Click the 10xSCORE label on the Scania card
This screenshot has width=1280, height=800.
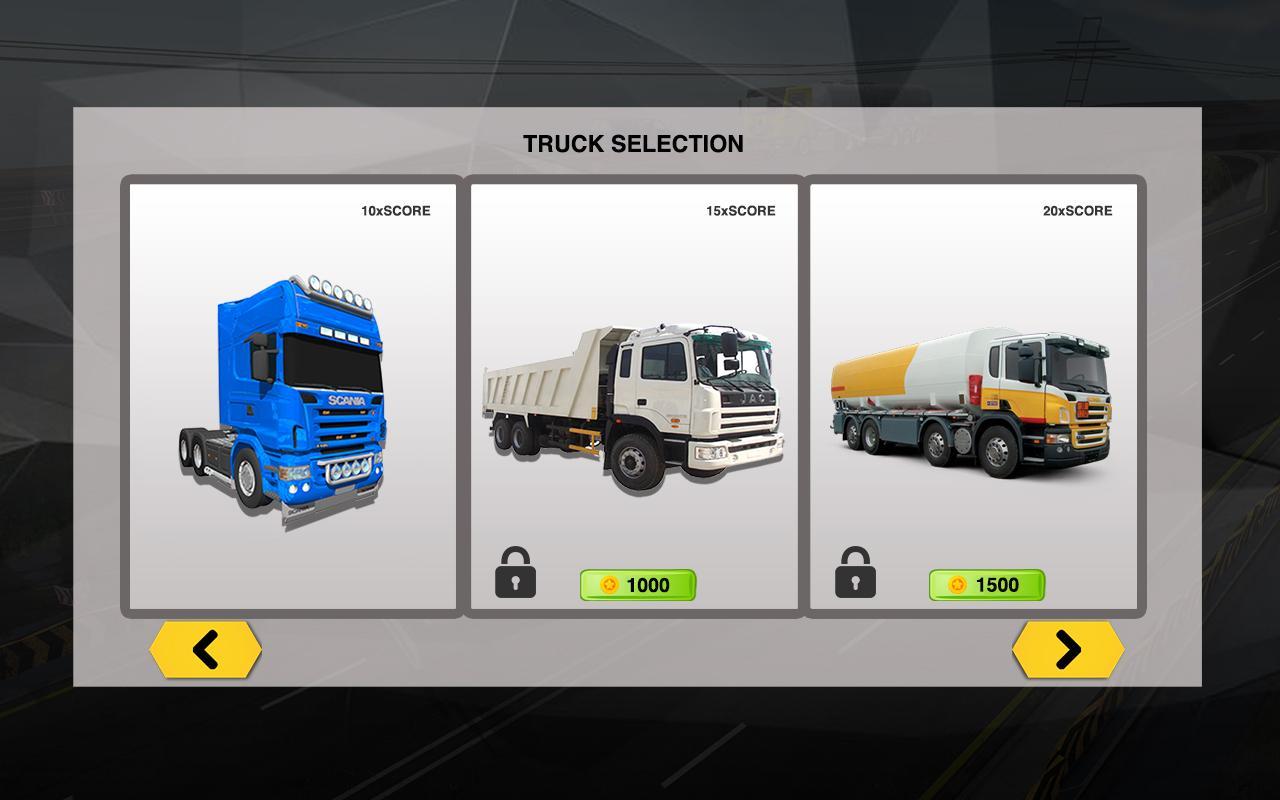[394, 211]
